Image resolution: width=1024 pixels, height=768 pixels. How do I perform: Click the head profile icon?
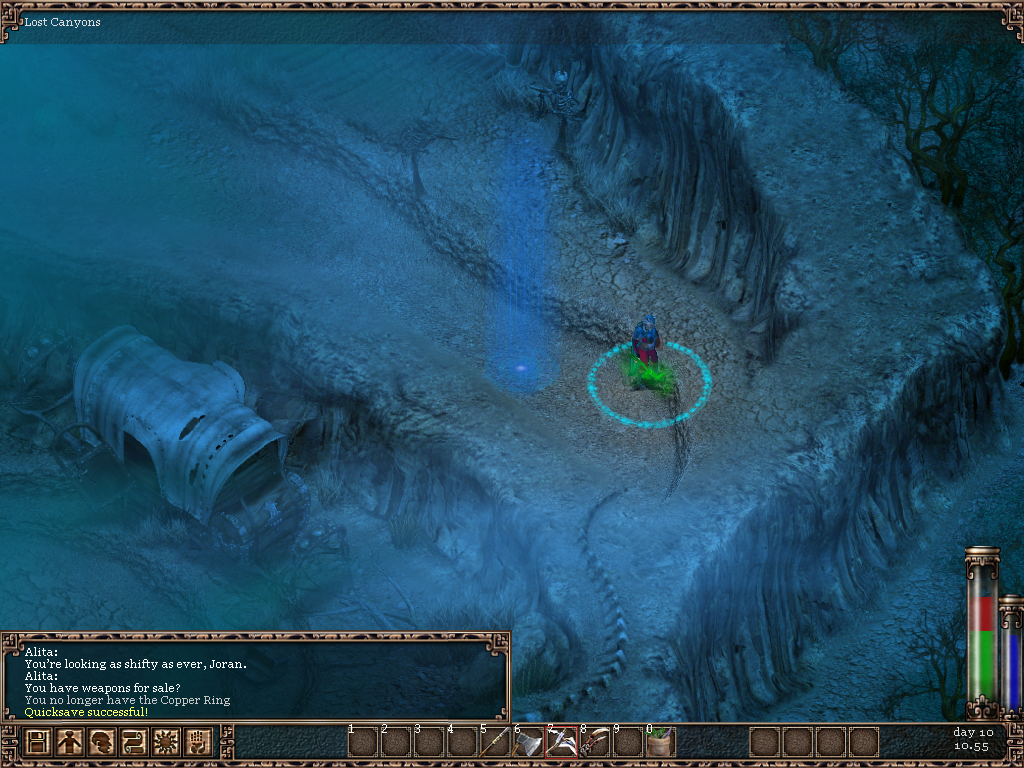102,743
